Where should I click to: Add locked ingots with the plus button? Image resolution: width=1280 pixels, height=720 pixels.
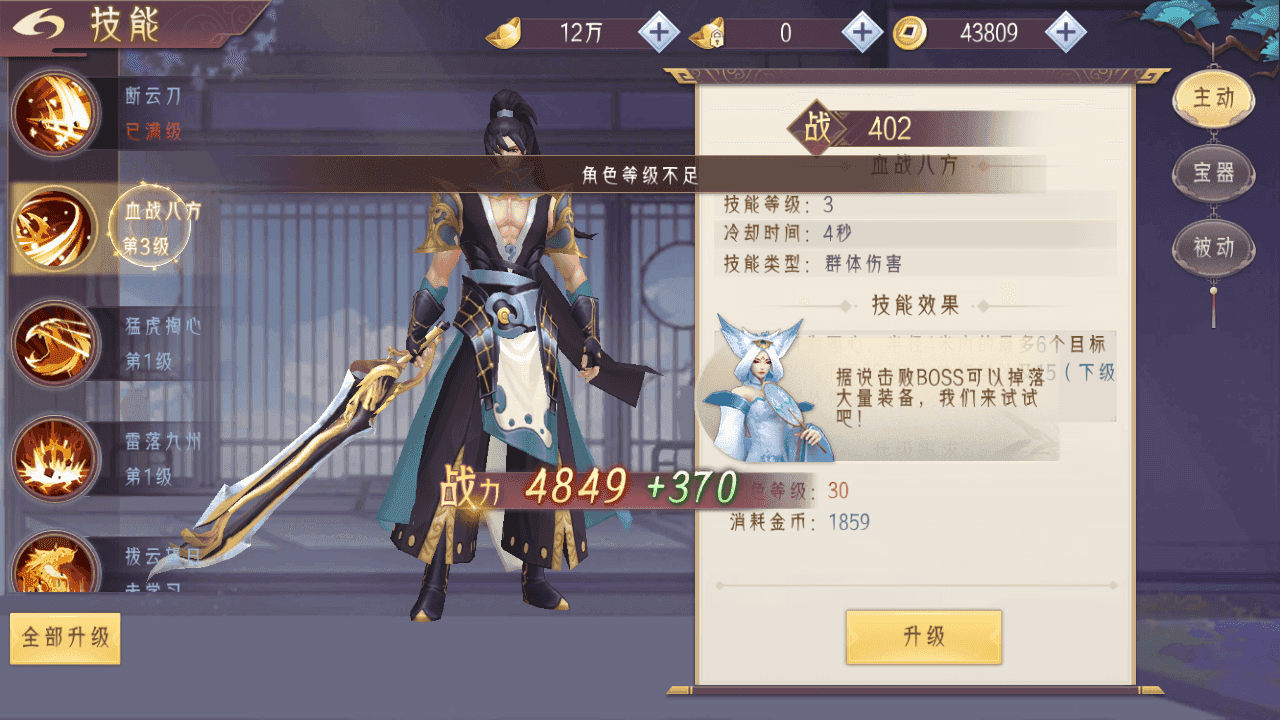tap(862, 33)
